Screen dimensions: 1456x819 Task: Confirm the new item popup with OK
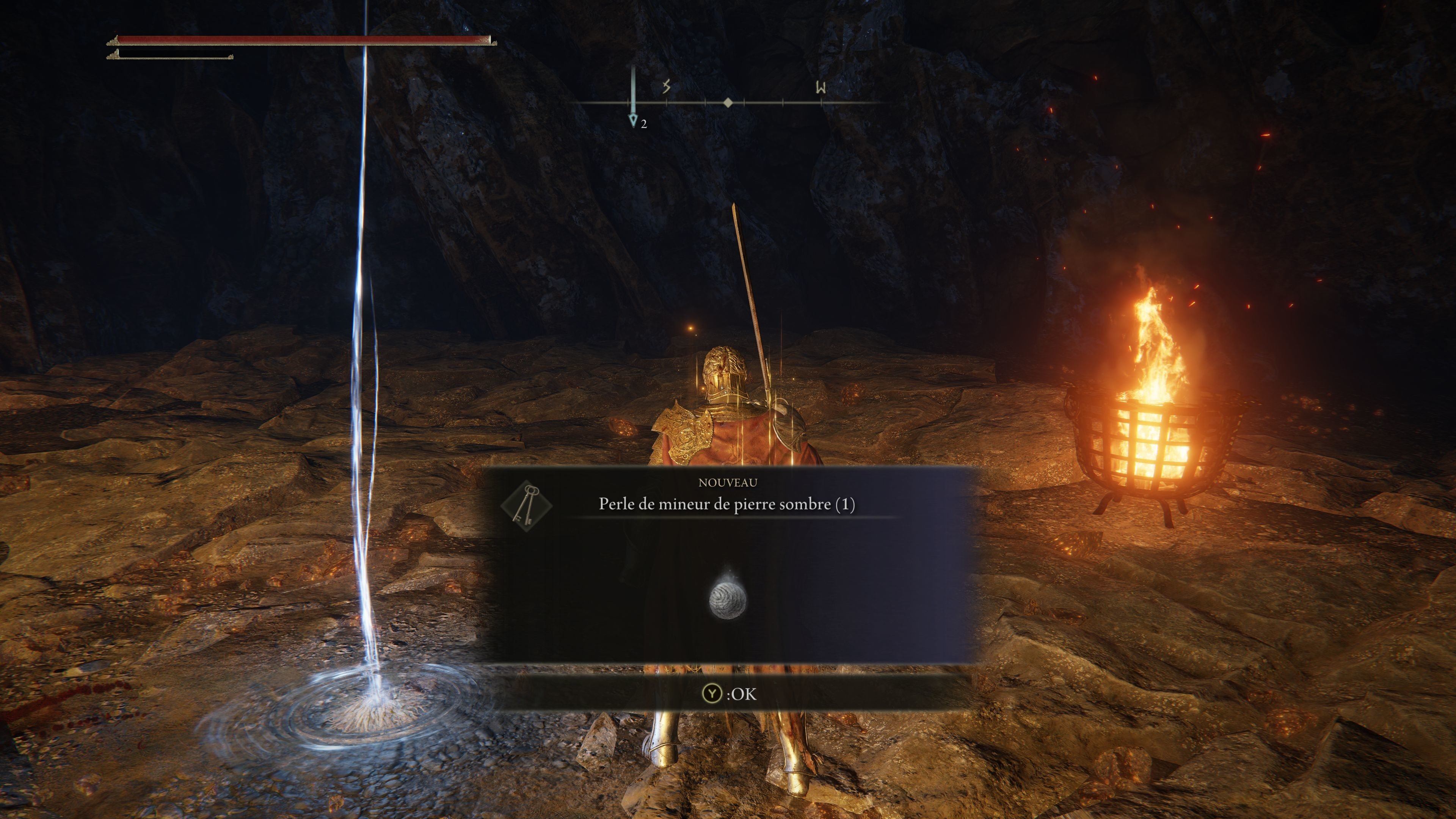tap(729, 693)
